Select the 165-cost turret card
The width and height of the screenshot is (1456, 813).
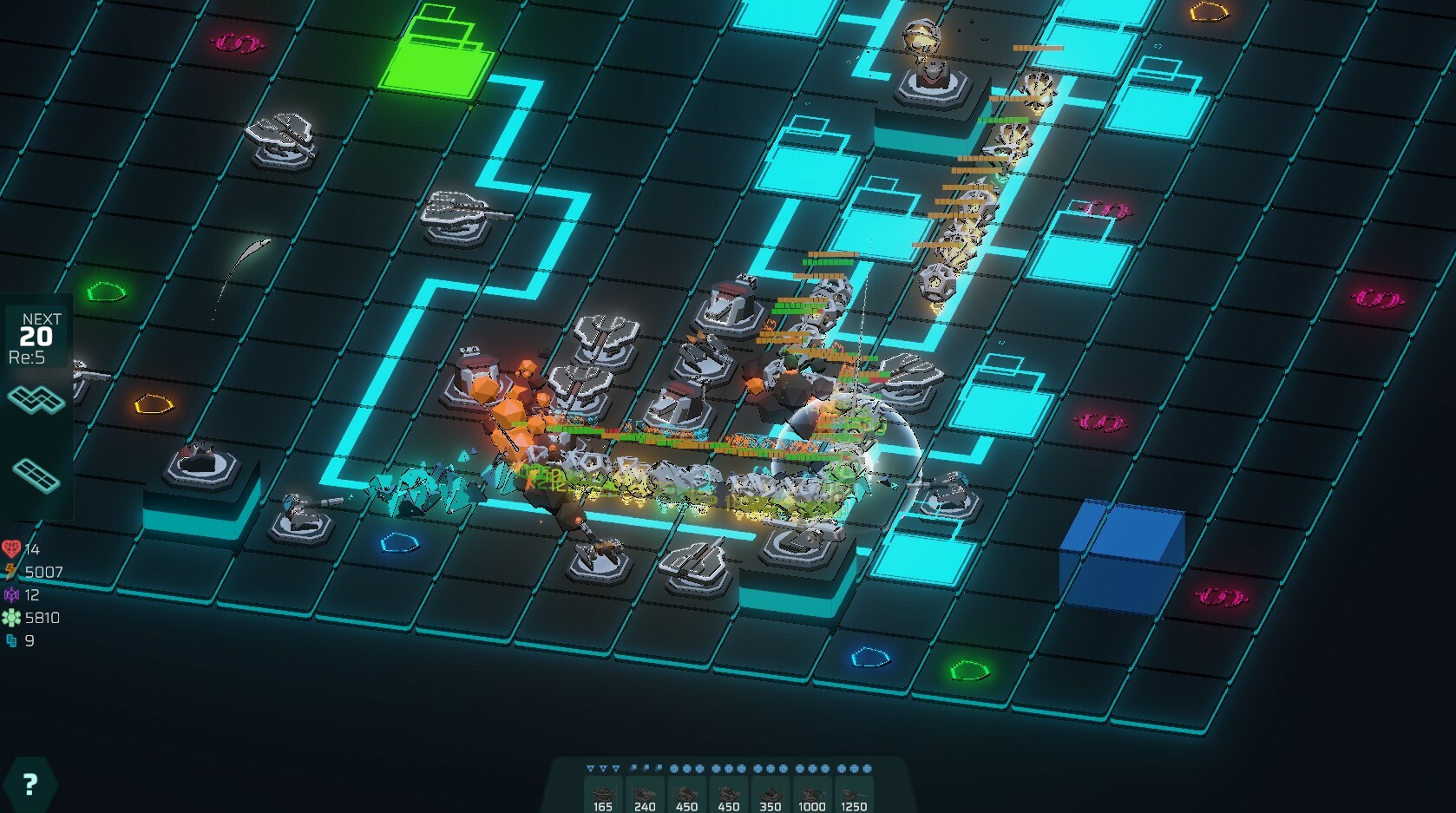[x=602, y=794]
